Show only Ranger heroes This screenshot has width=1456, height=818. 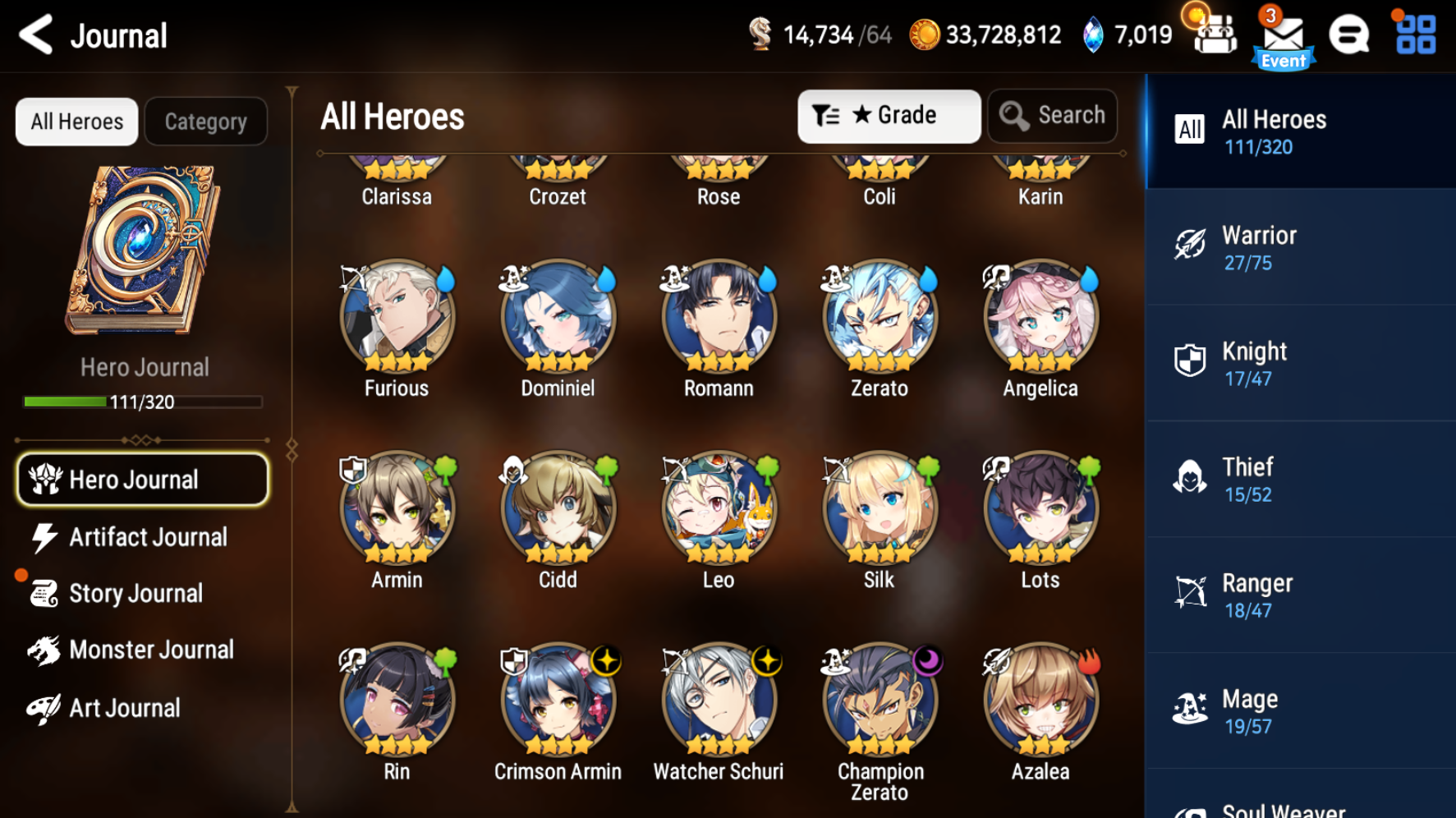(1301, 595)
